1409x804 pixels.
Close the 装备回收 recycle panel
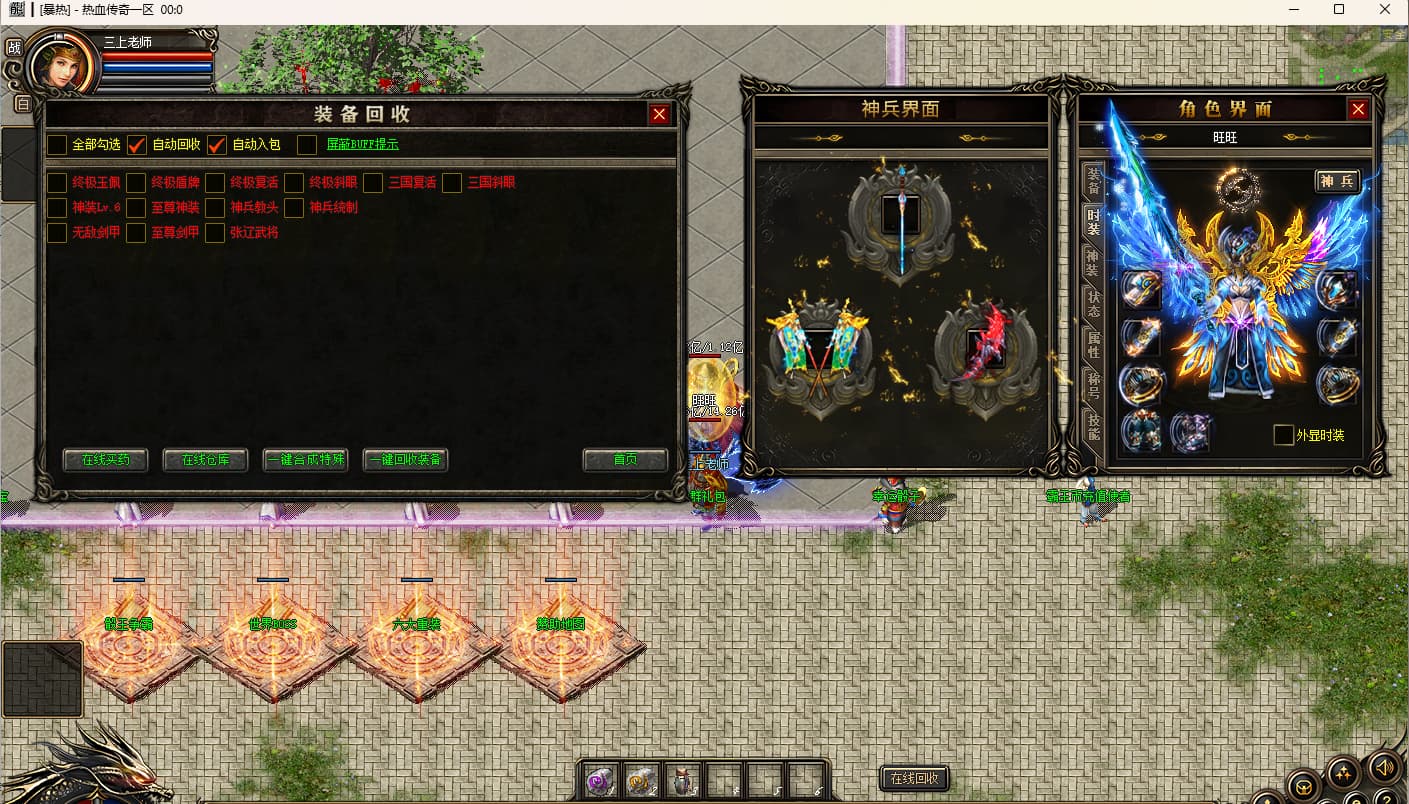659,114
